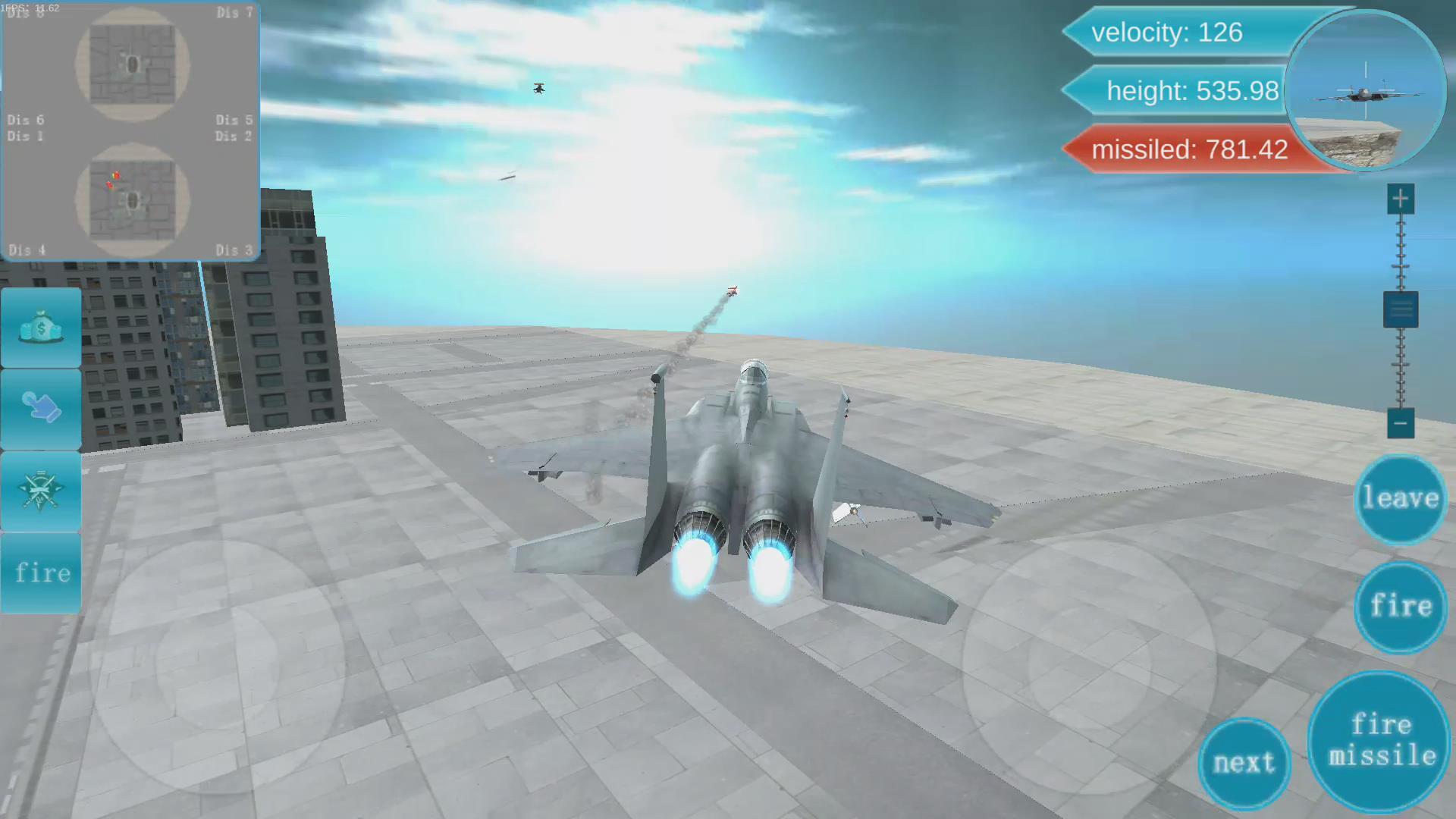Click the throttle slider center handle
Image resolution: width=1456 pixels, height=819 pixels.
click(1400, 309)
